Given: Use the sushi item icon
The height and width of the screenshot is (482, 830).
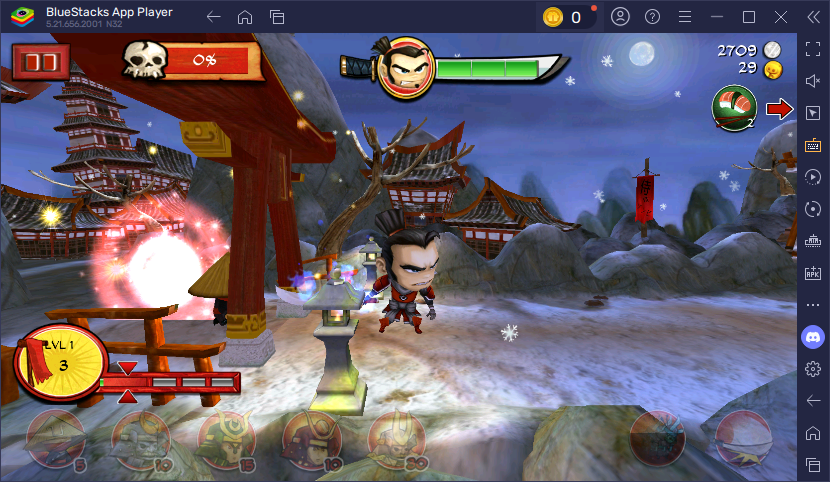Looking at the screenshot, I should 733,108.
